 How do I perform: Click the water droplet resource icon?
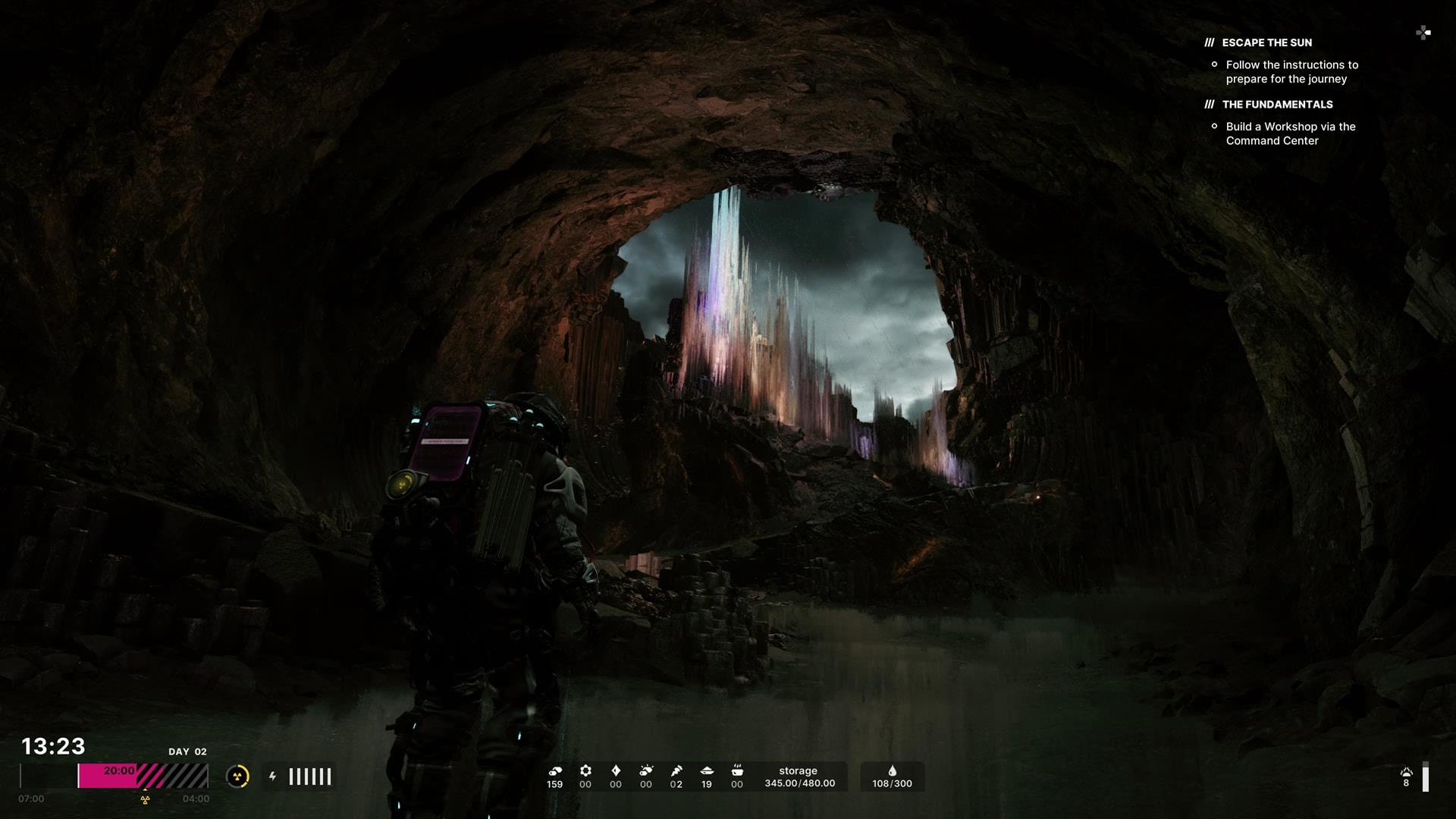coord(892,771)
